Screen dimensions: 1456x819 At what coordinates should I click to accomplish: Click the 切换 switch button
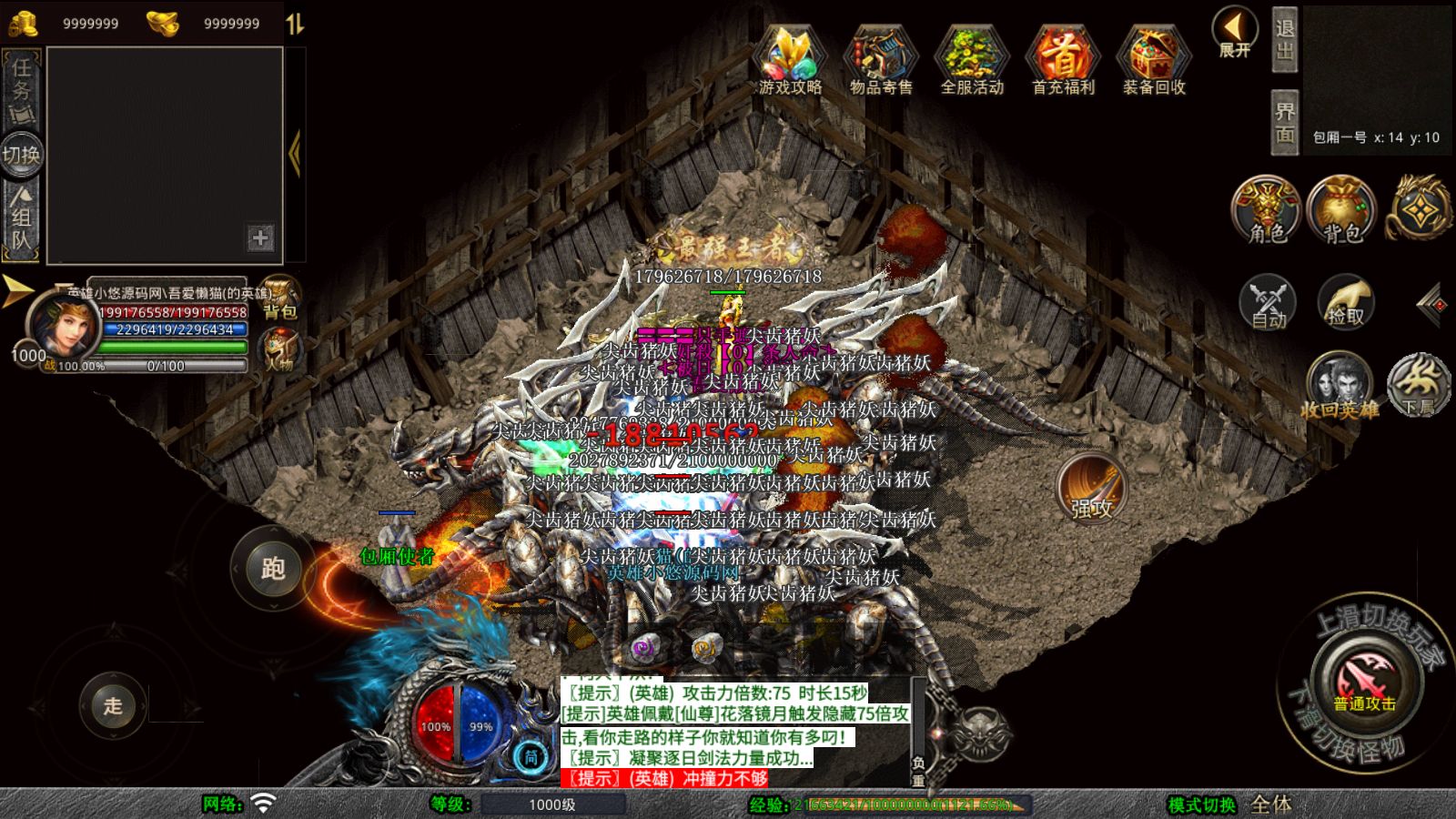(21, 155)
